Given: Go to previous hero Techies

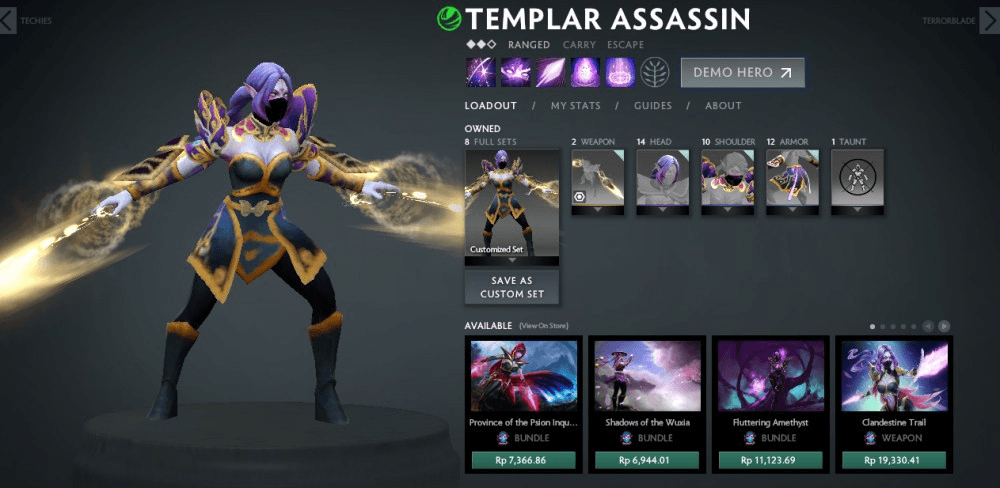Looking at the screenshot, I should [x=9, y=21].
